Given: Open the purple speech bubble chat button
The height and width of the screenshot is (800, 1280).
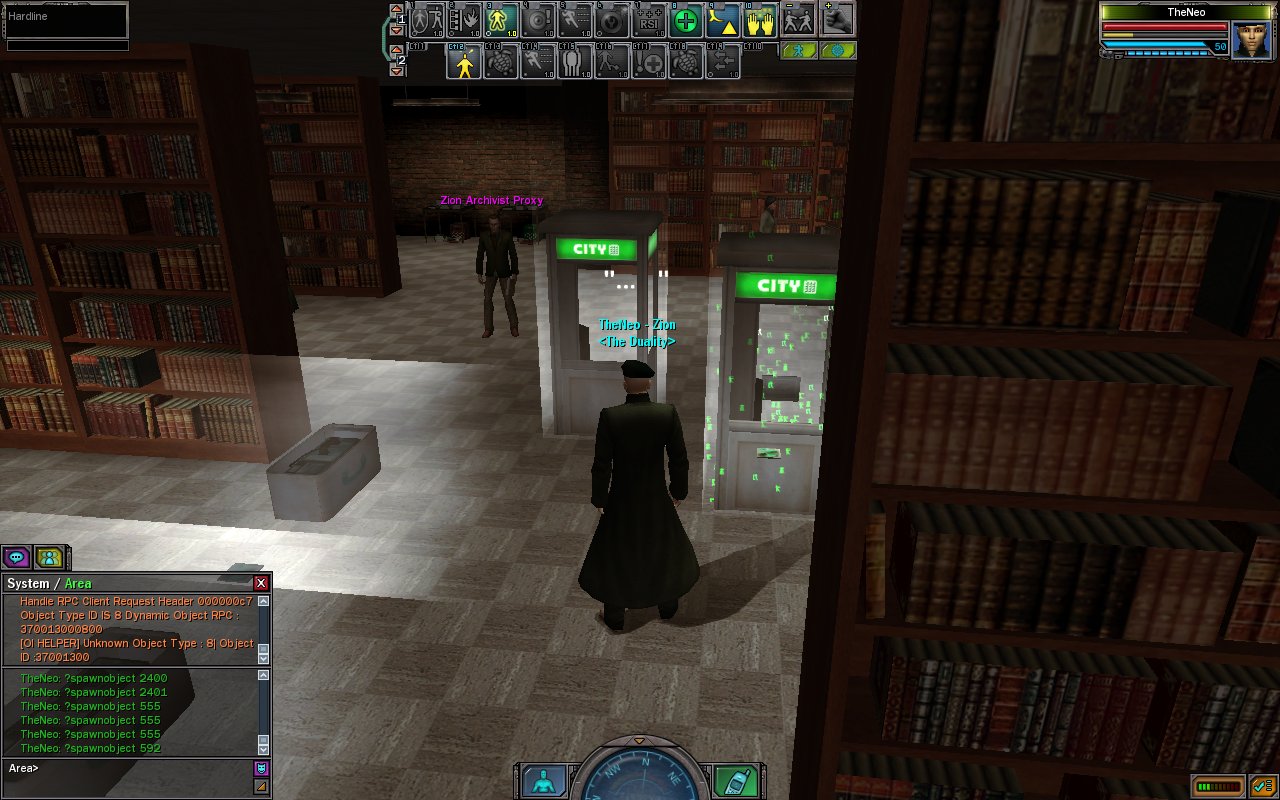Looking at the screenshot, I should 16,557.
